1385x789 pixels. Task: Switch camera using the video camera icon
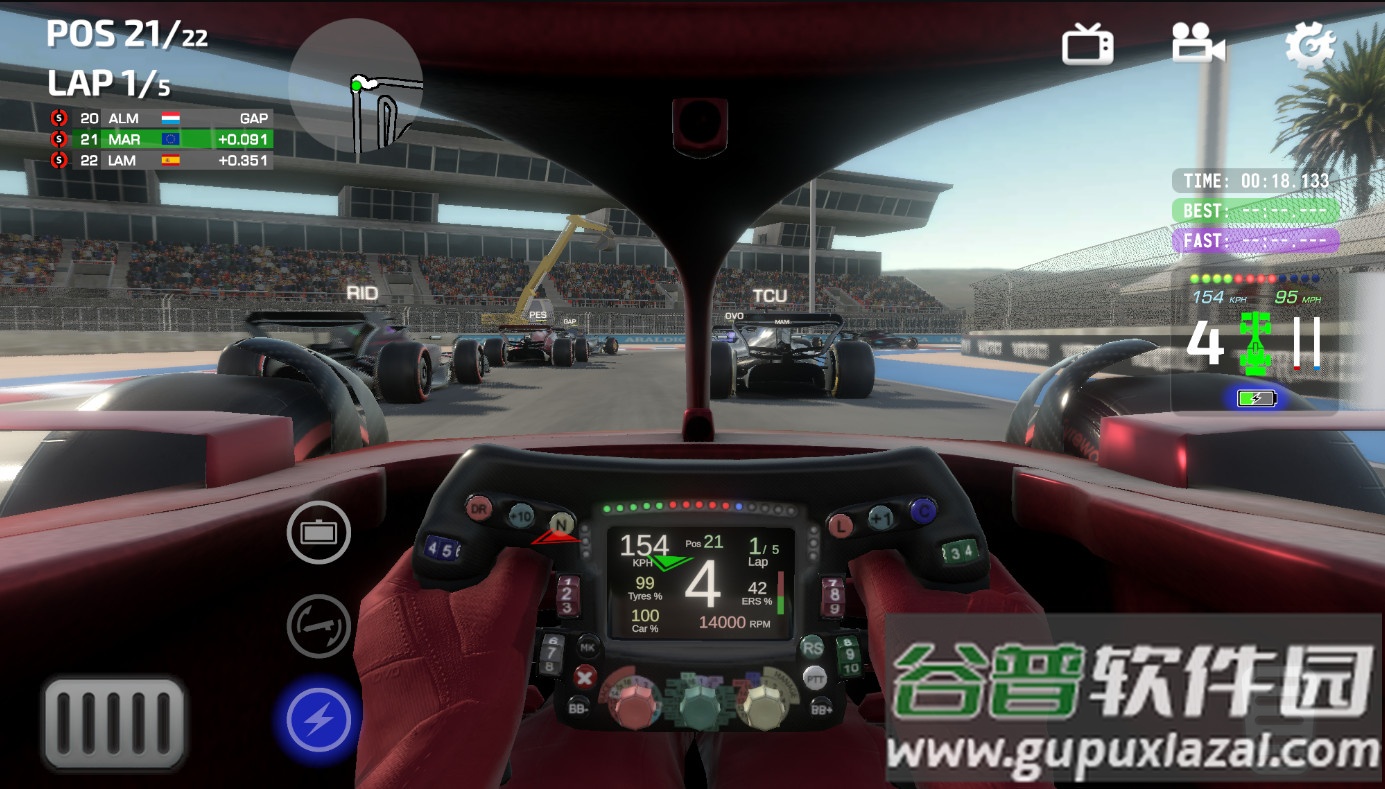tap(1196, 44)
